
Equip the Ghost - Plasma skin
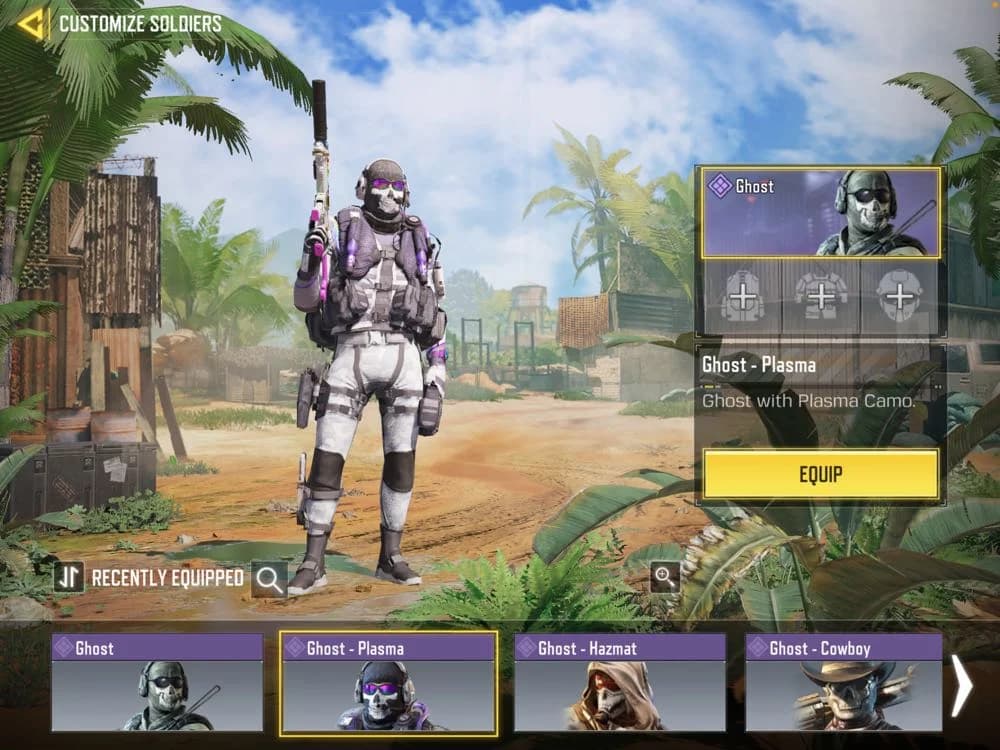(x=820, y=474)
